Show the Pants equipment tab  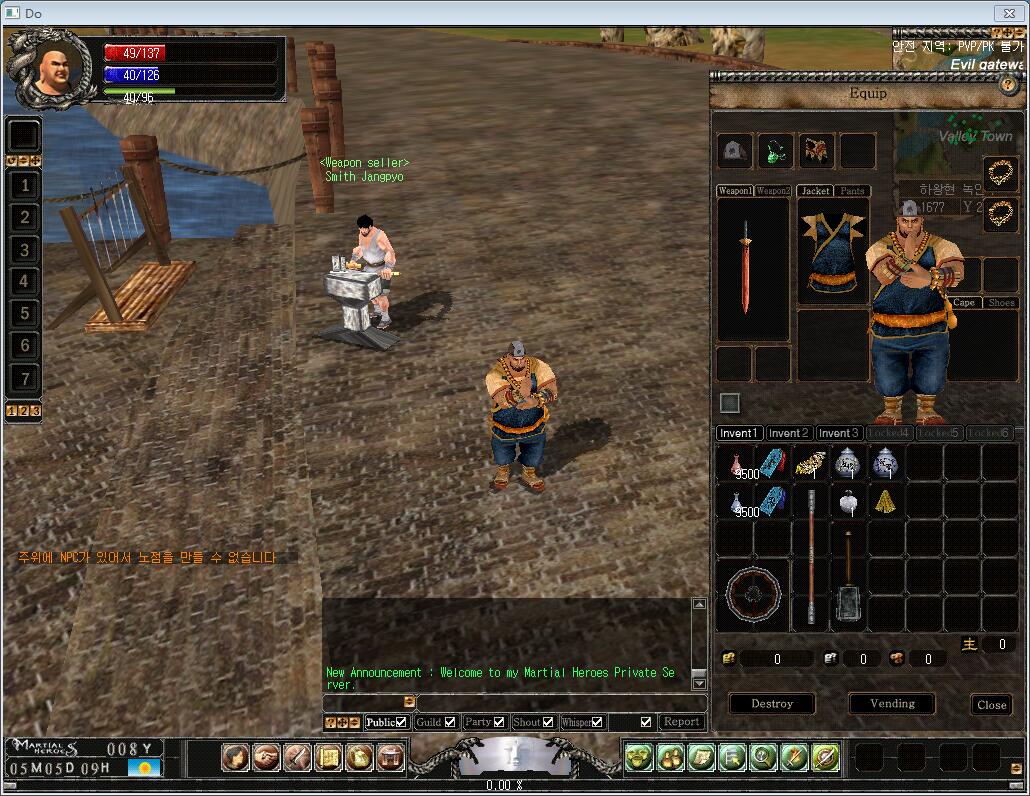click(x=852, y=191)
